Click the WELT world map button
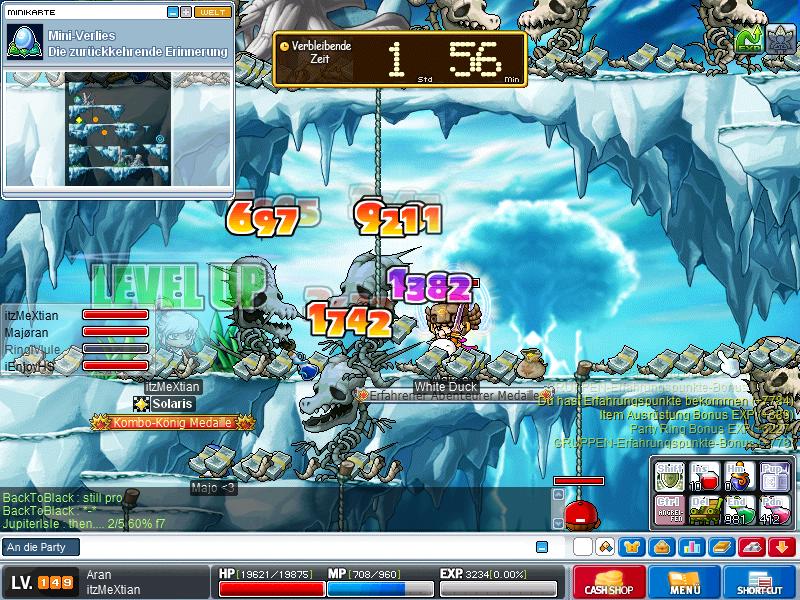Viewport: 800px width, 600px height. tap(212, 12)
